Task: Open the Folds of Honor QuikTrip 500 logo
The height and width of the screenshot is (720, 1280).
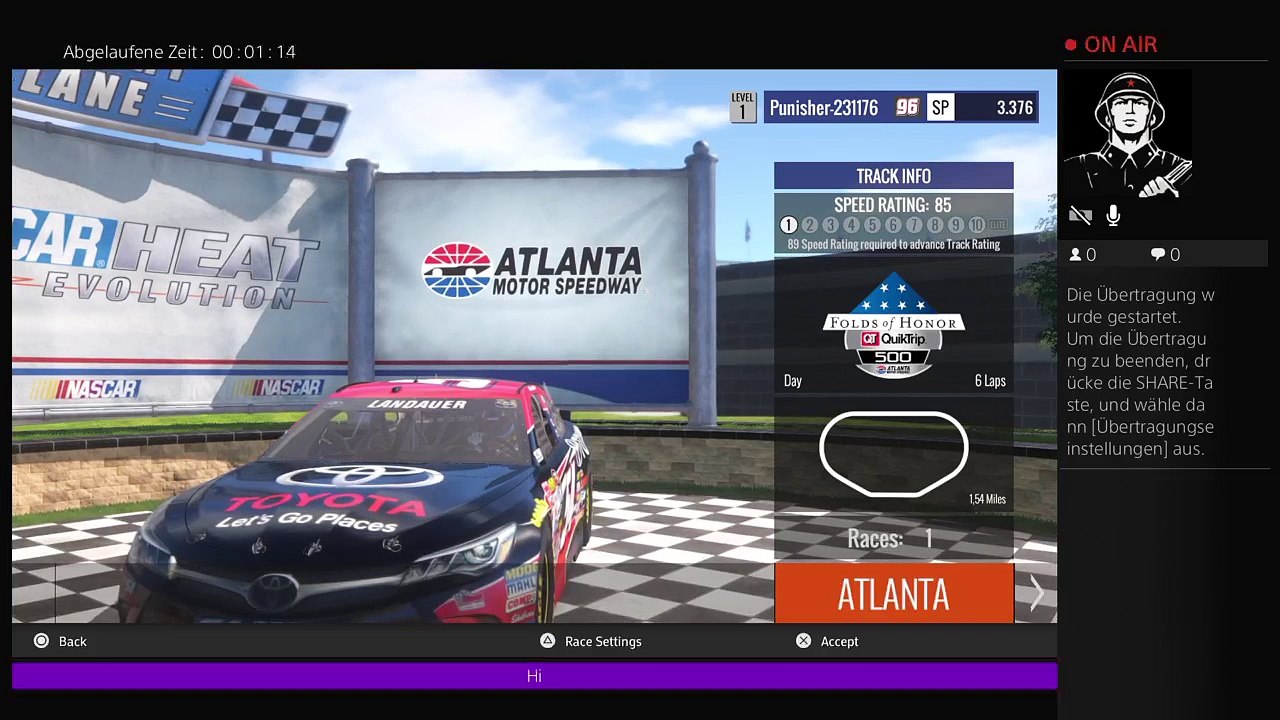Action: tap(893, 325)
